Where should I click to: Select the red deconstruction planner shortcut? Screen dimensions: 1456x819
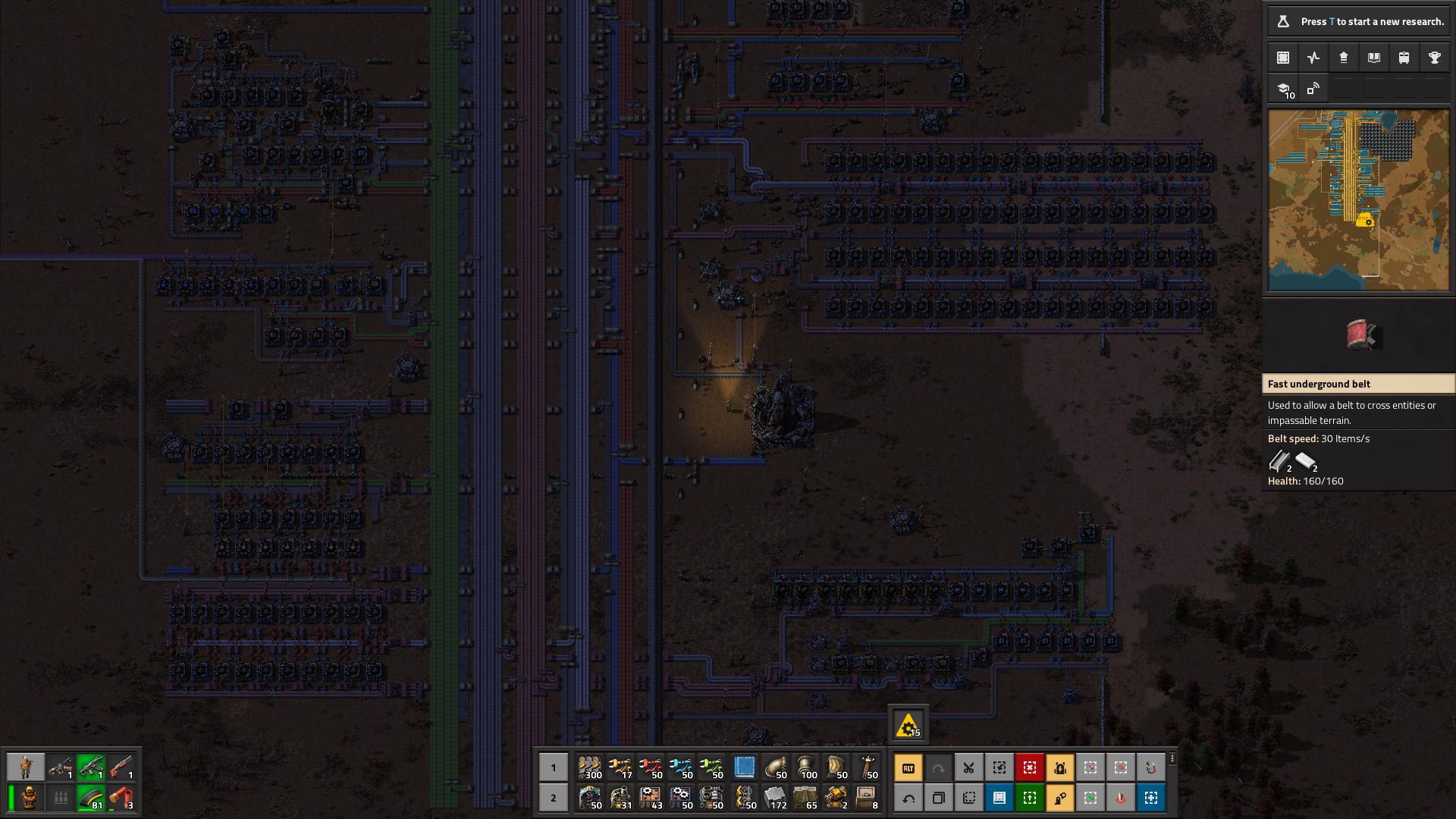coord(1029,767)
